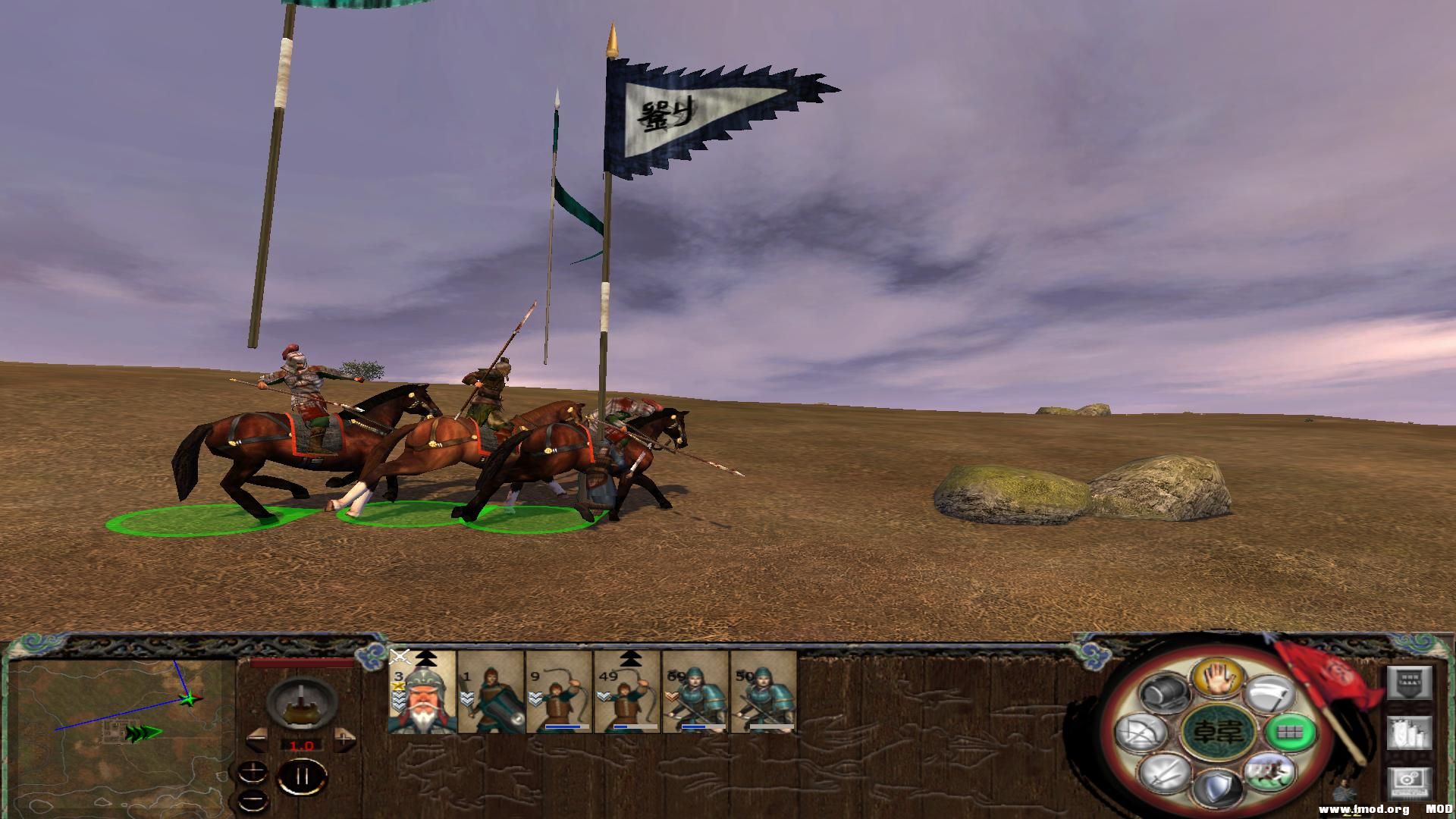Open the army overview panel icon

coord(1408,682)
